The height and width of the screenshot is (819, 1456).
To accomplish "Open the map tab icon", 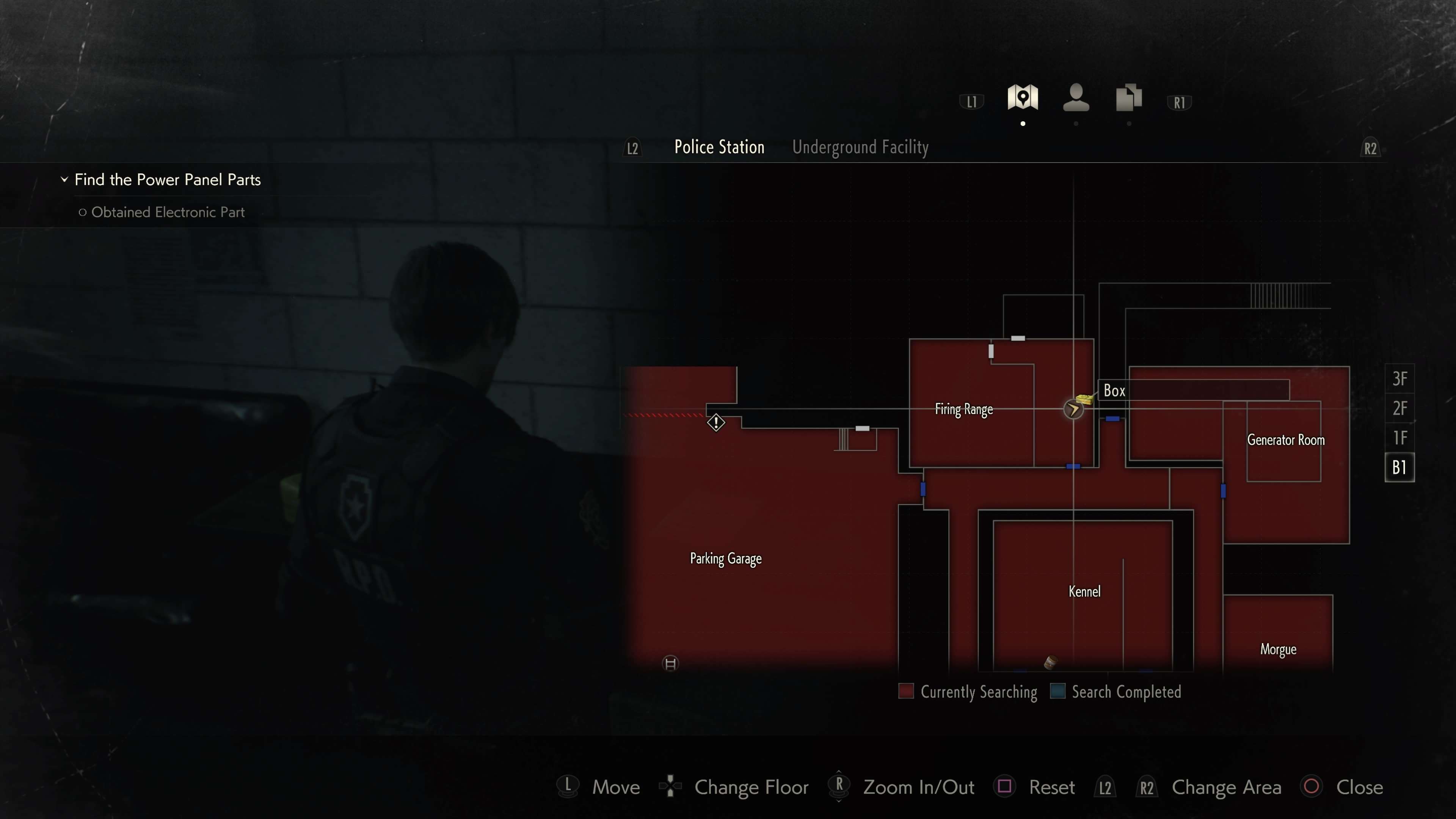I will pos(1023,97).
